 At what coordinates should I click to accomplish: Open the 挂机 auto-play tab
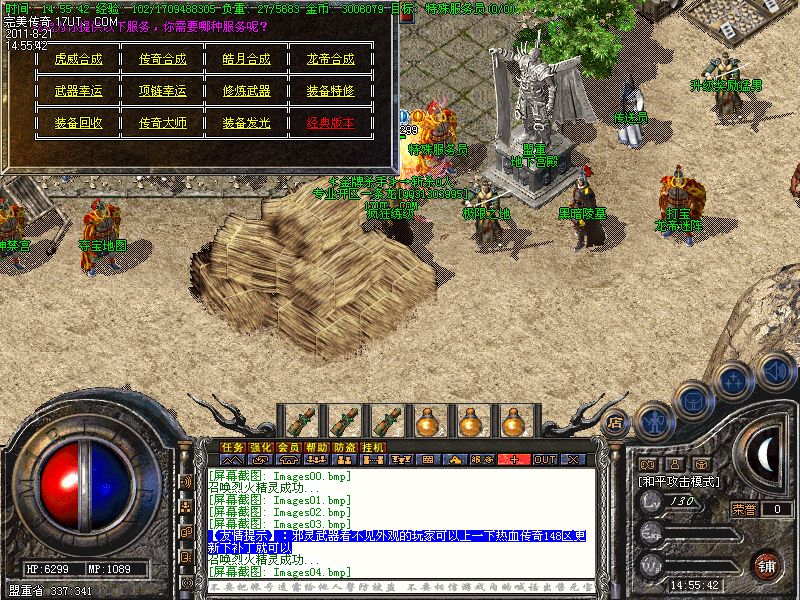(373, 447)
